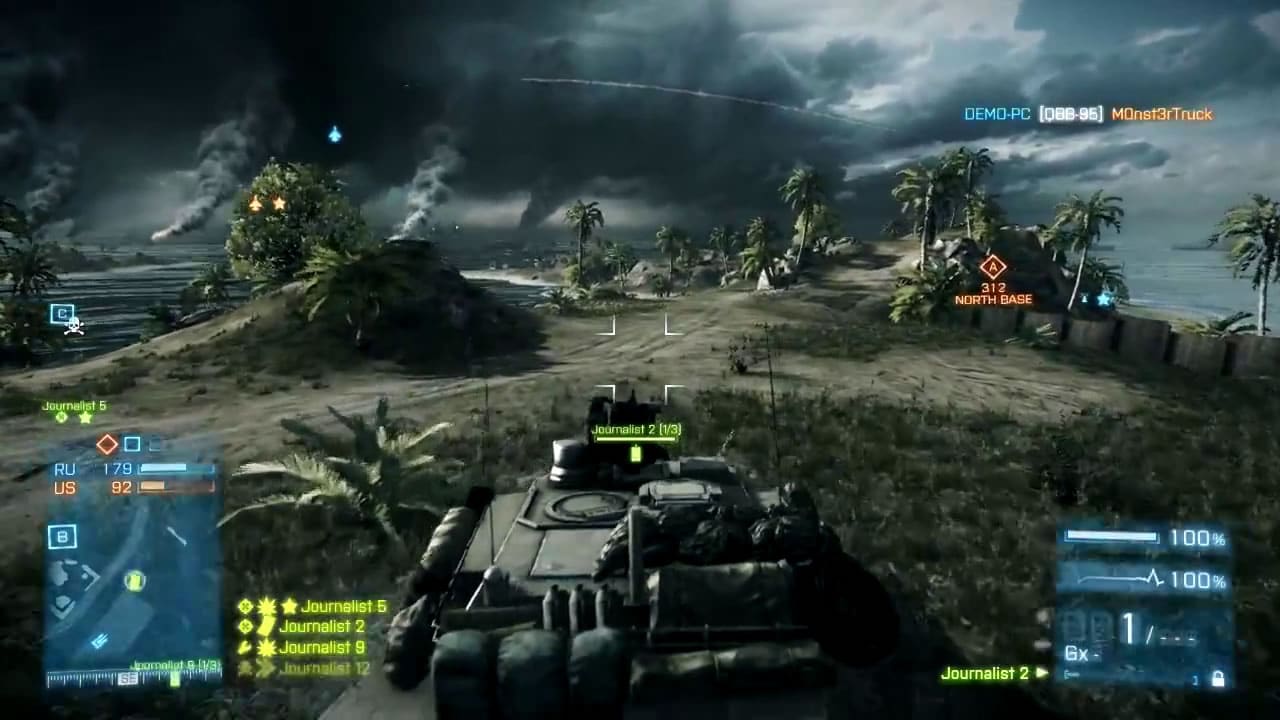Click the objective C marker with skull
The height and width of the screenshot is (720, 1280).
click(x=64, y=316)
